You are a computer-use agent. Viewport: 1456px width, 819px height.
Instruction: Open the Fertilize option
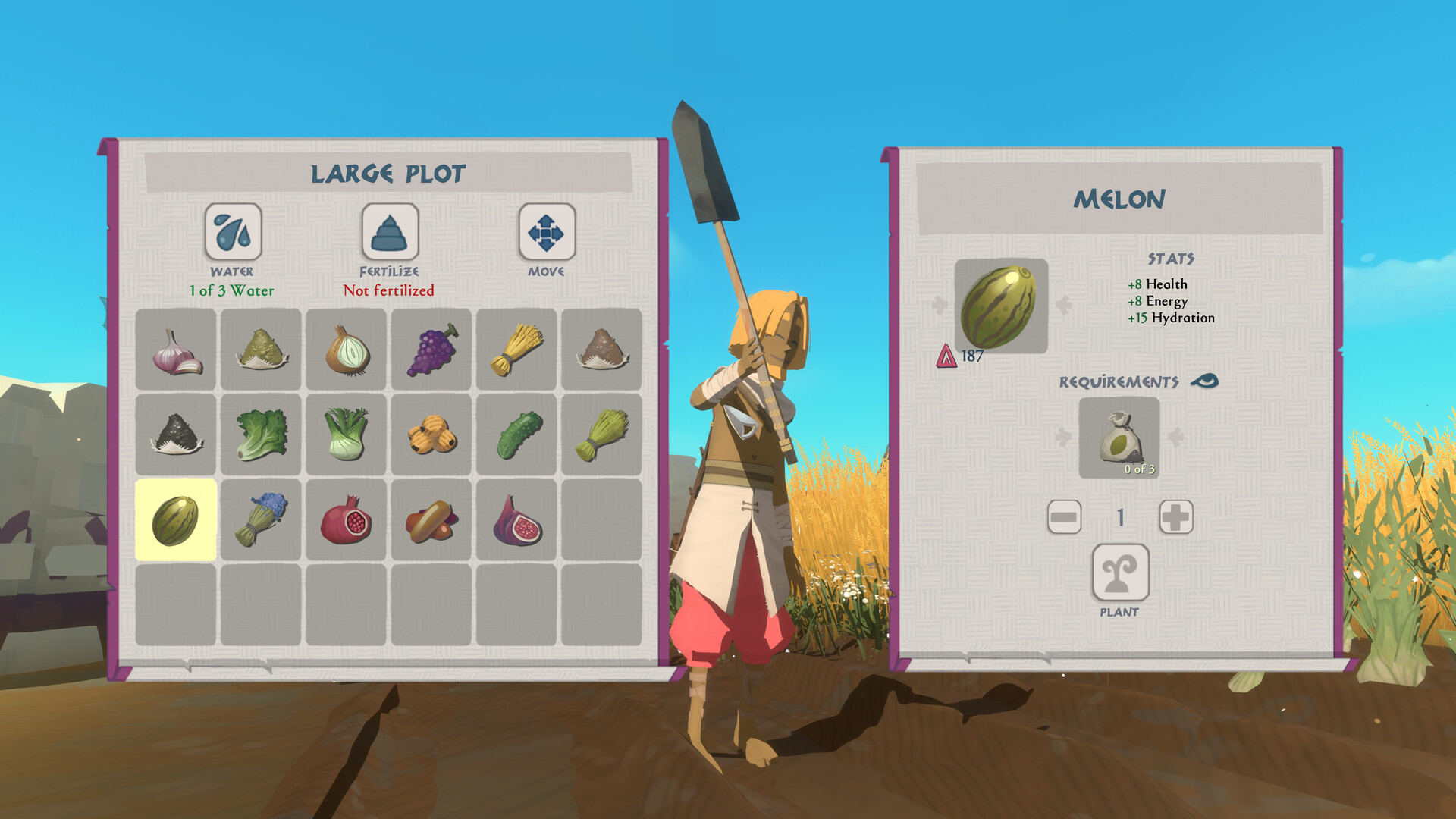tap(388, 234)
